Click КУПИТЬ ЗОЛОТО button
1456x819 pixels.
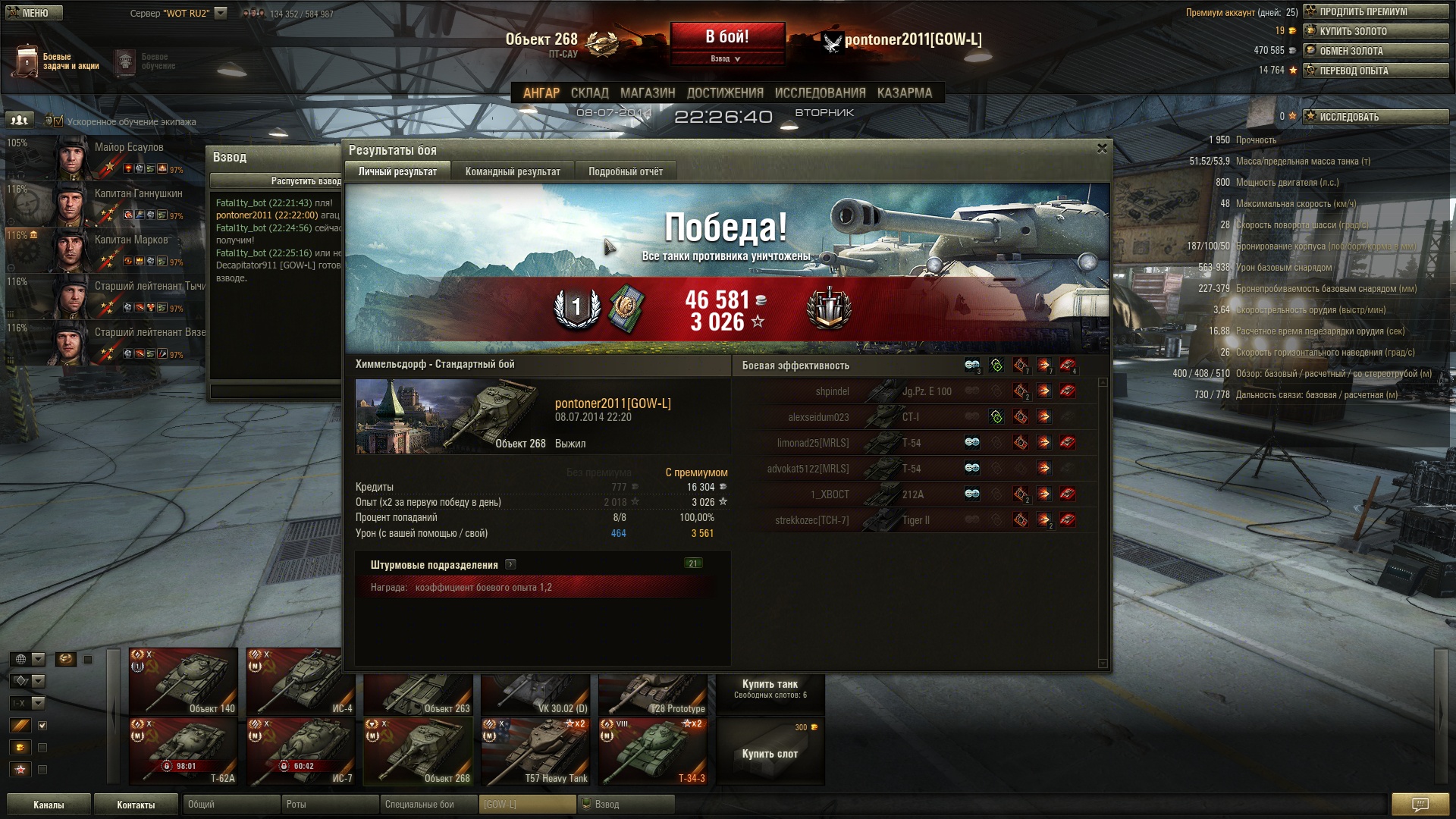(1375, 31)
